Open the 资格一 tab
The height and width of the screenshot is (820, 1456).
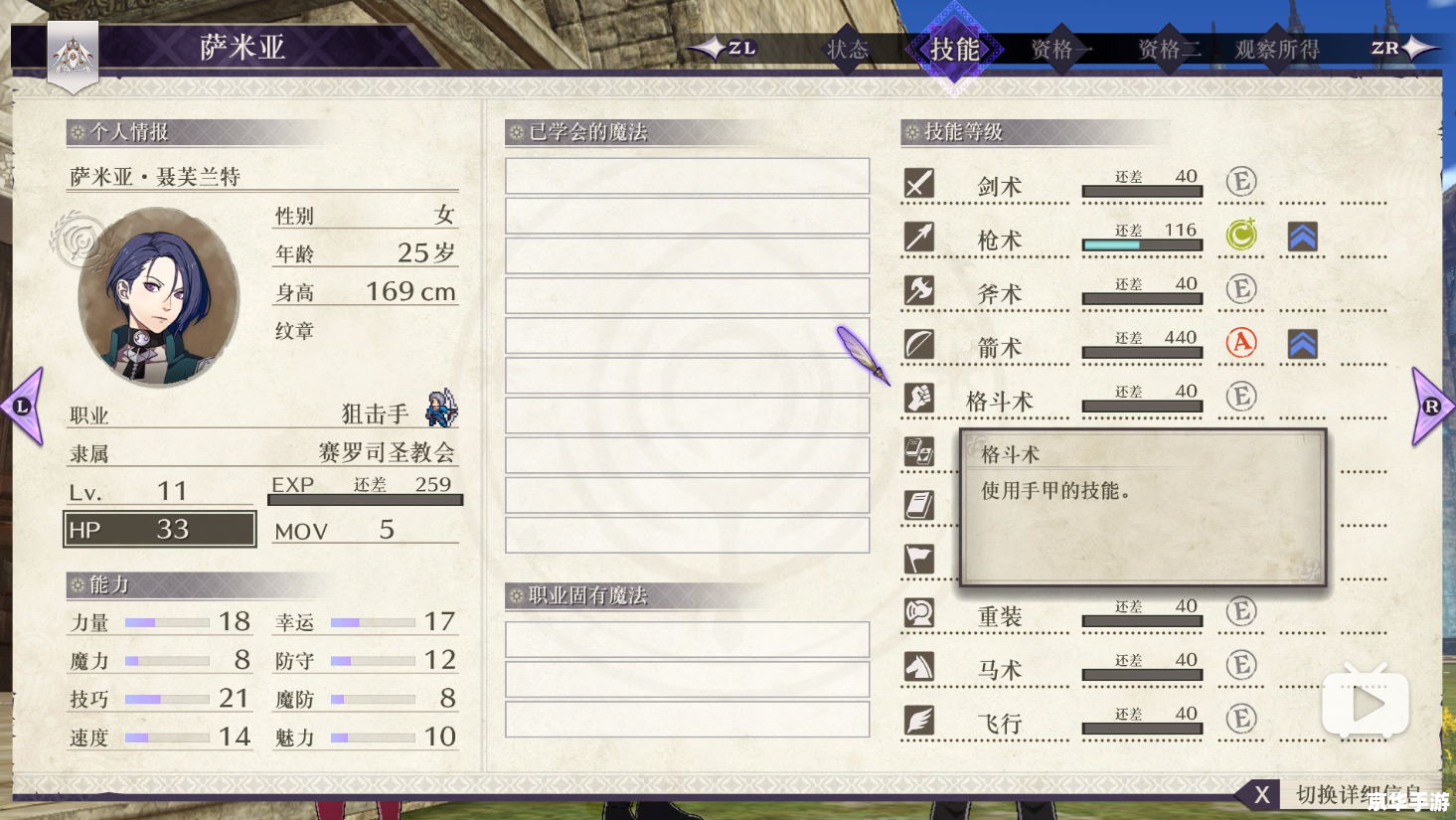tap(1059, 49)
